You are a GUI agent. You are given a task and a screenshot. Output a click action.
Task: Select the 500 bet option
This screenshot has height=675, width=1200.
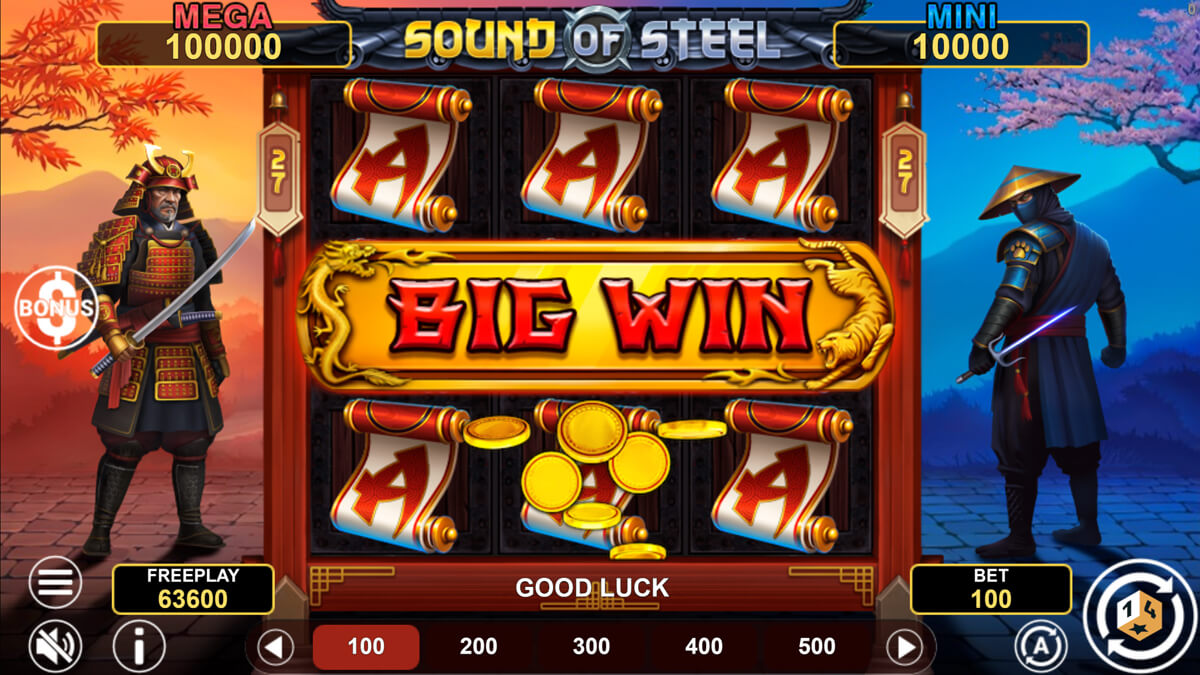[817, 647]
